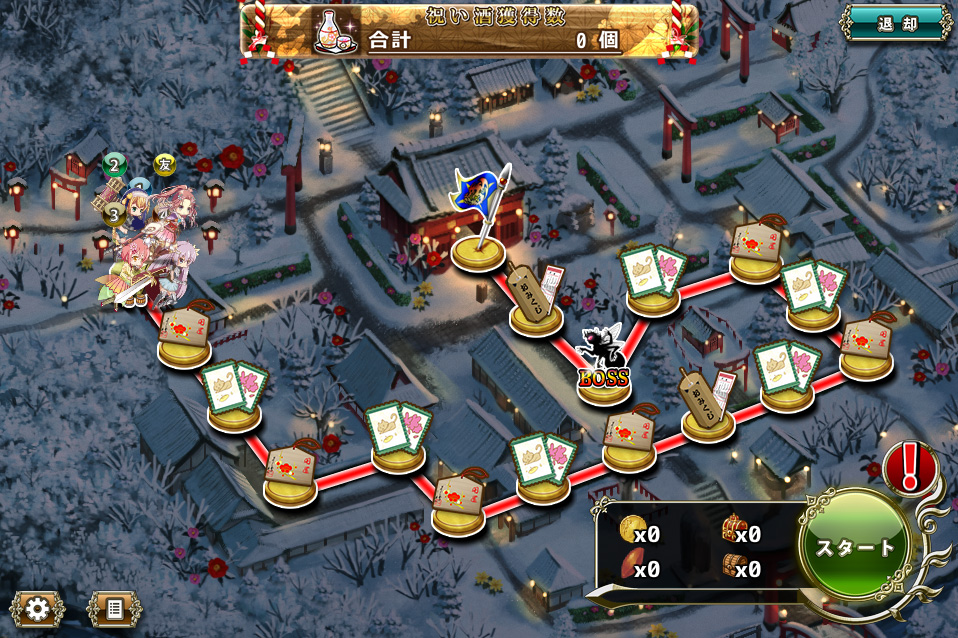Click the green スタート start button
958x638 pixels.
pyautogui.click(x=854, y=548)
